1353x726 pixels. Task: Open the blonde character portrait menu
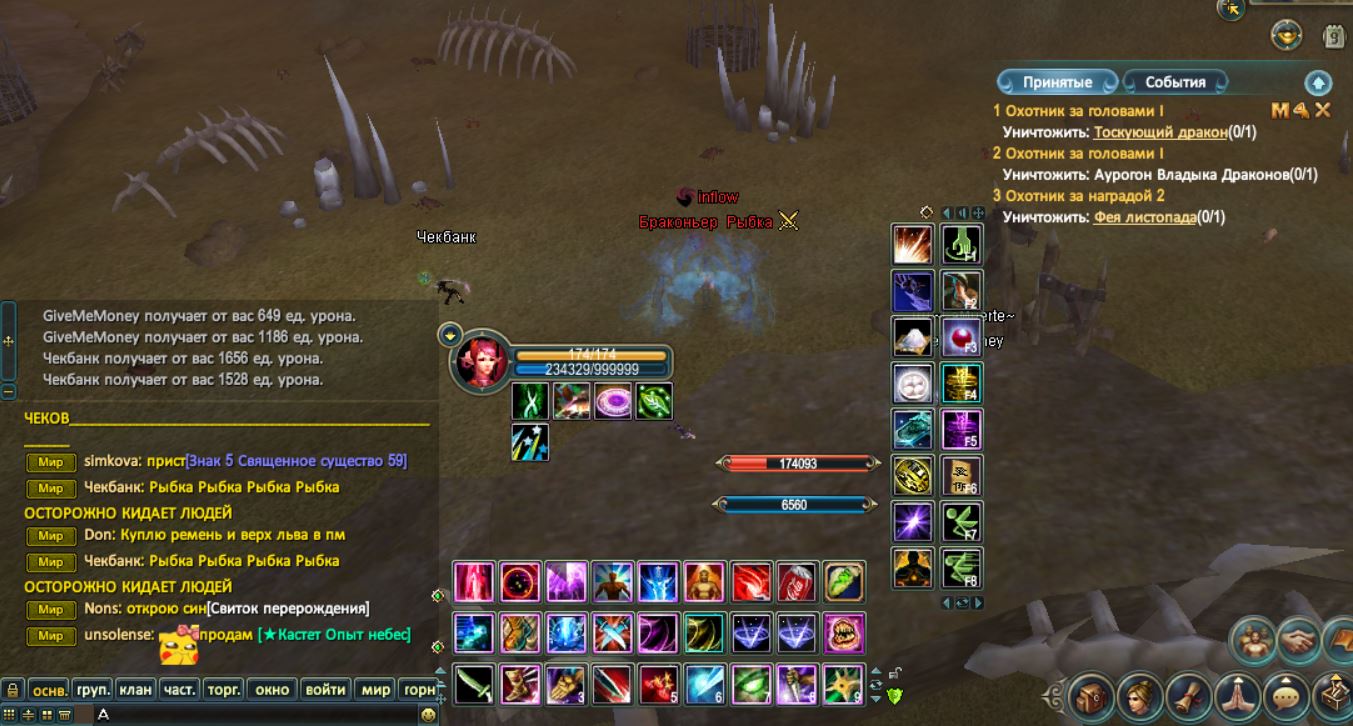click(x=1139, y=695)
